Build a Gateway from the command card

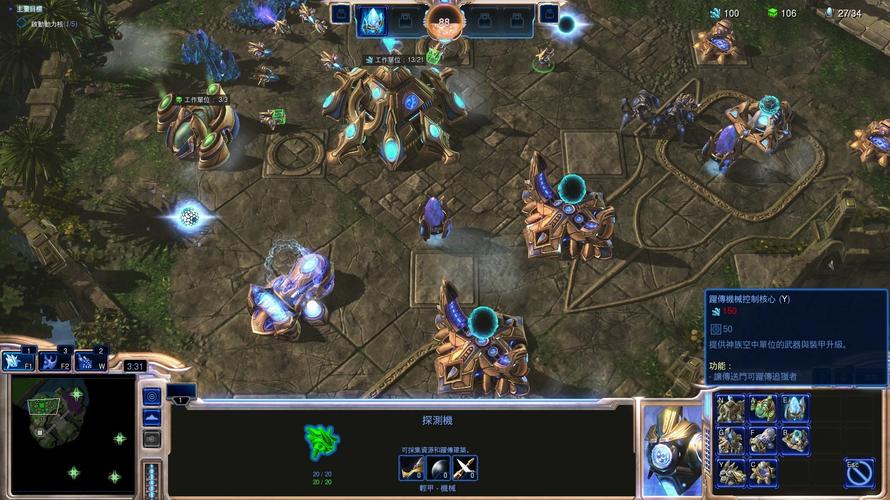point(731,440)
